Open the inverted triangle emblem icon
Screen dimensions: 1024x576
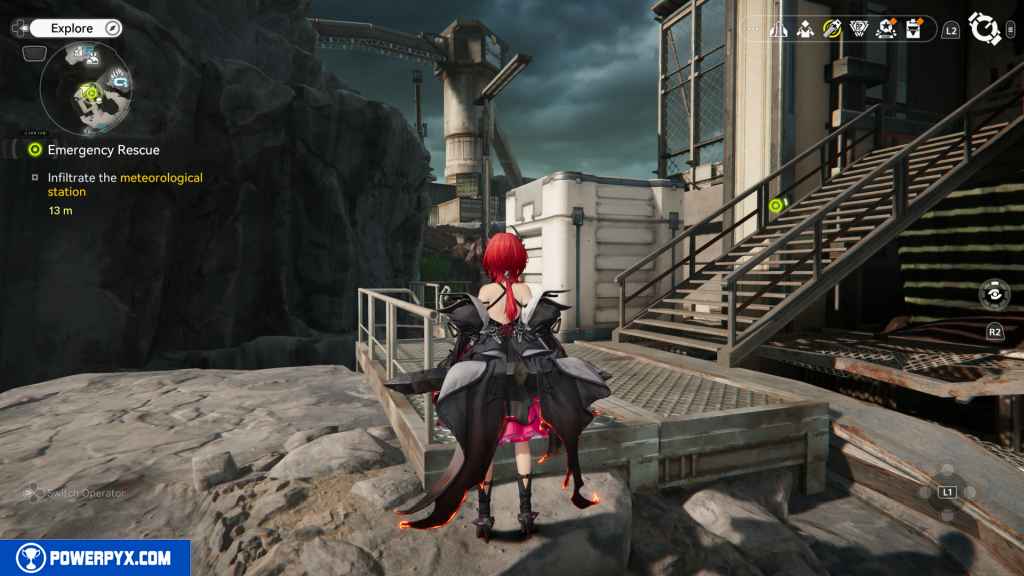click(x=858, y=29)
